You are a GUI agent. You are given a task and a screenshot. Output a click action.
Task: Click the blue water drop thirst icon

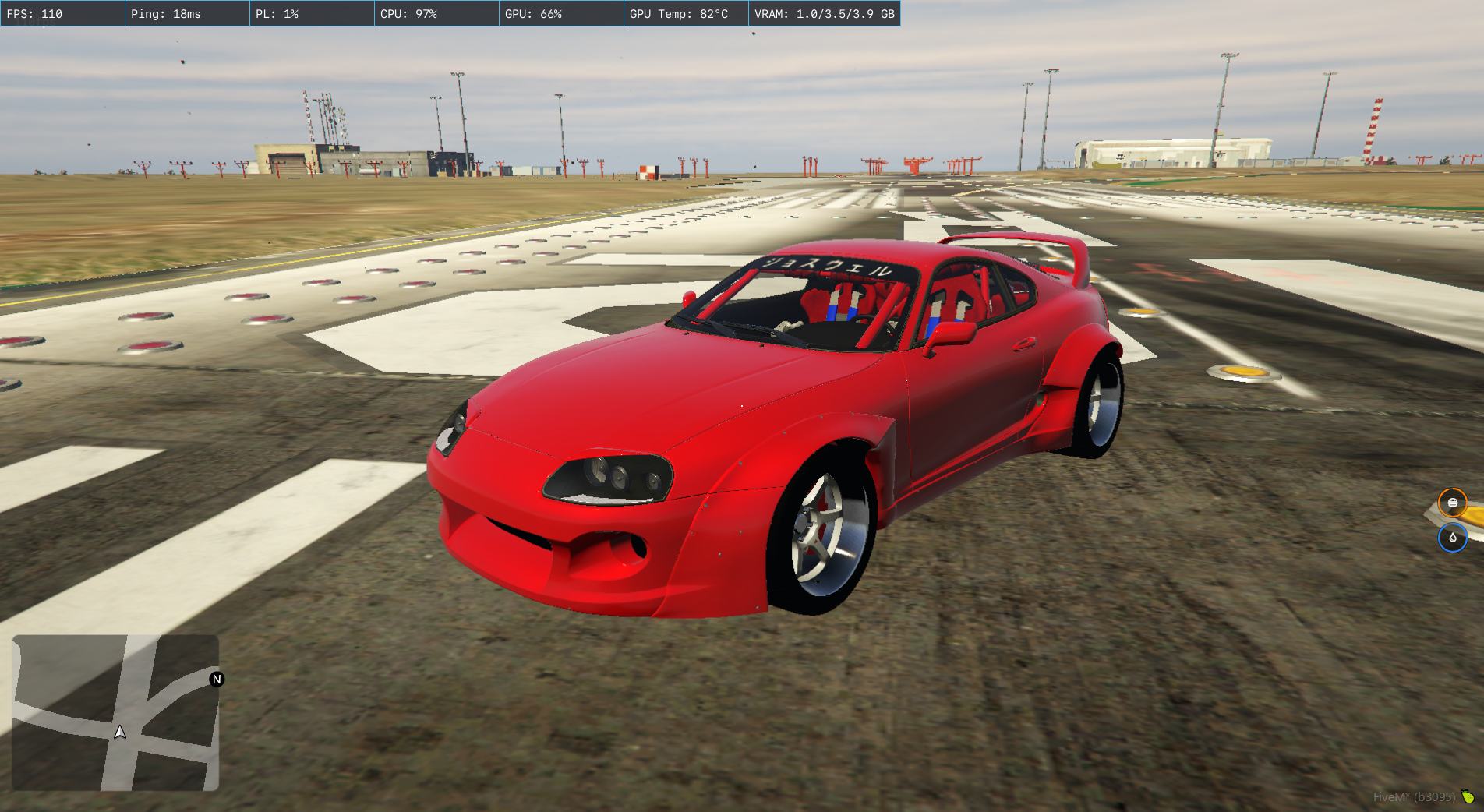tap(1452, 538)
